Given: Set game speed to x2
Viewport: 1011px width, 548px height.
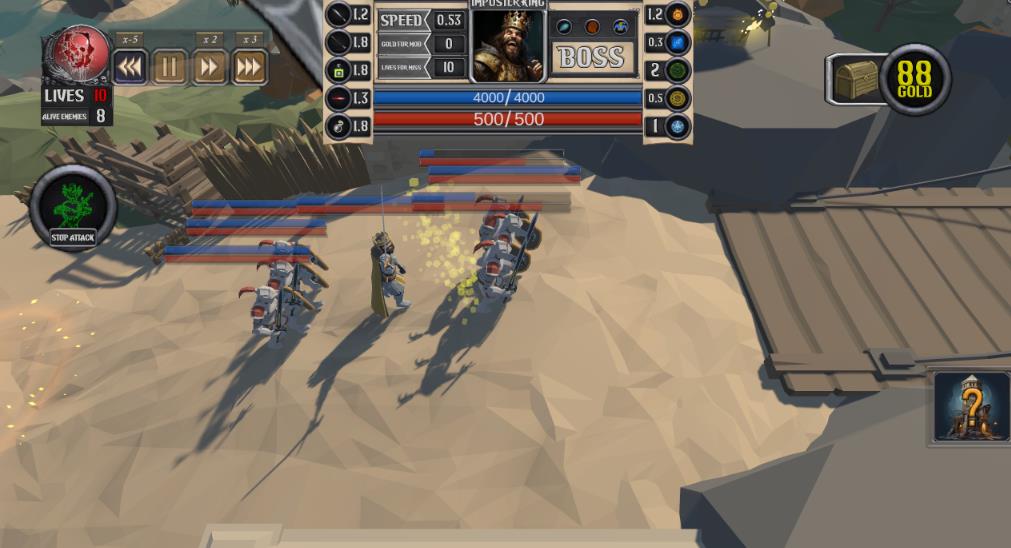Looking at the screenshot, I should pos(209,68).
